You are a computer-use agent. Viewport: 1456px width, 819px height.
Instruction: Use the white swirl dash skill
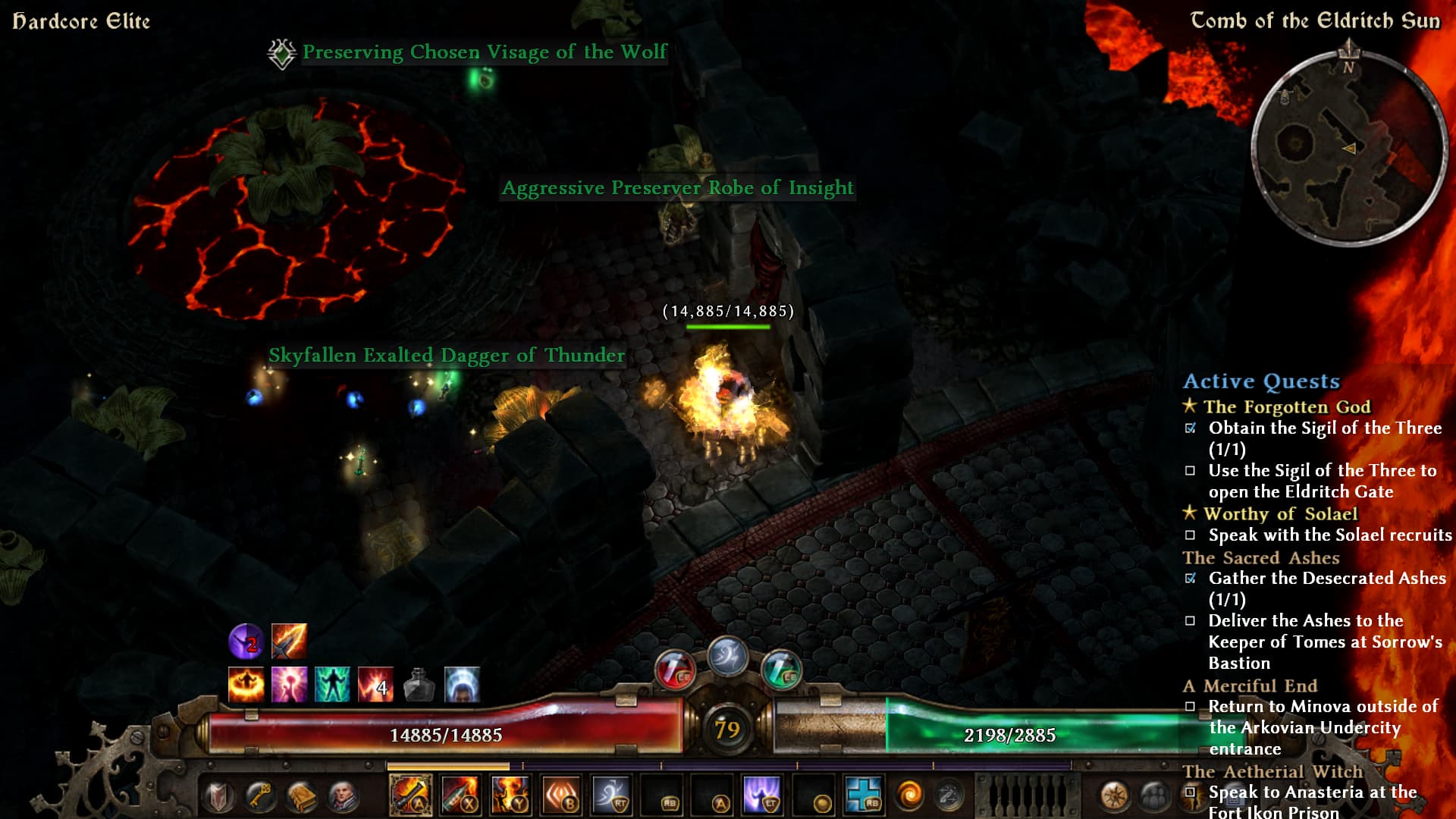click(611, 795)
